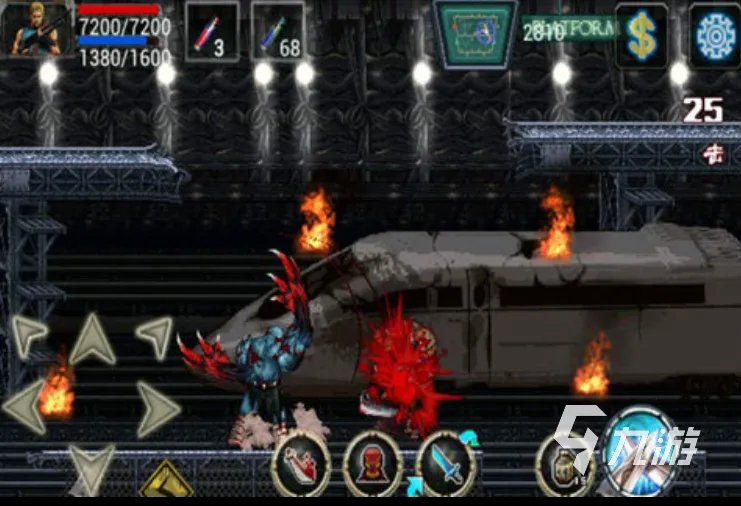The height and width of the screenshot is (506, 741).
Task: Tap the up arrow on the D-pad
Action: pos(92,339)
